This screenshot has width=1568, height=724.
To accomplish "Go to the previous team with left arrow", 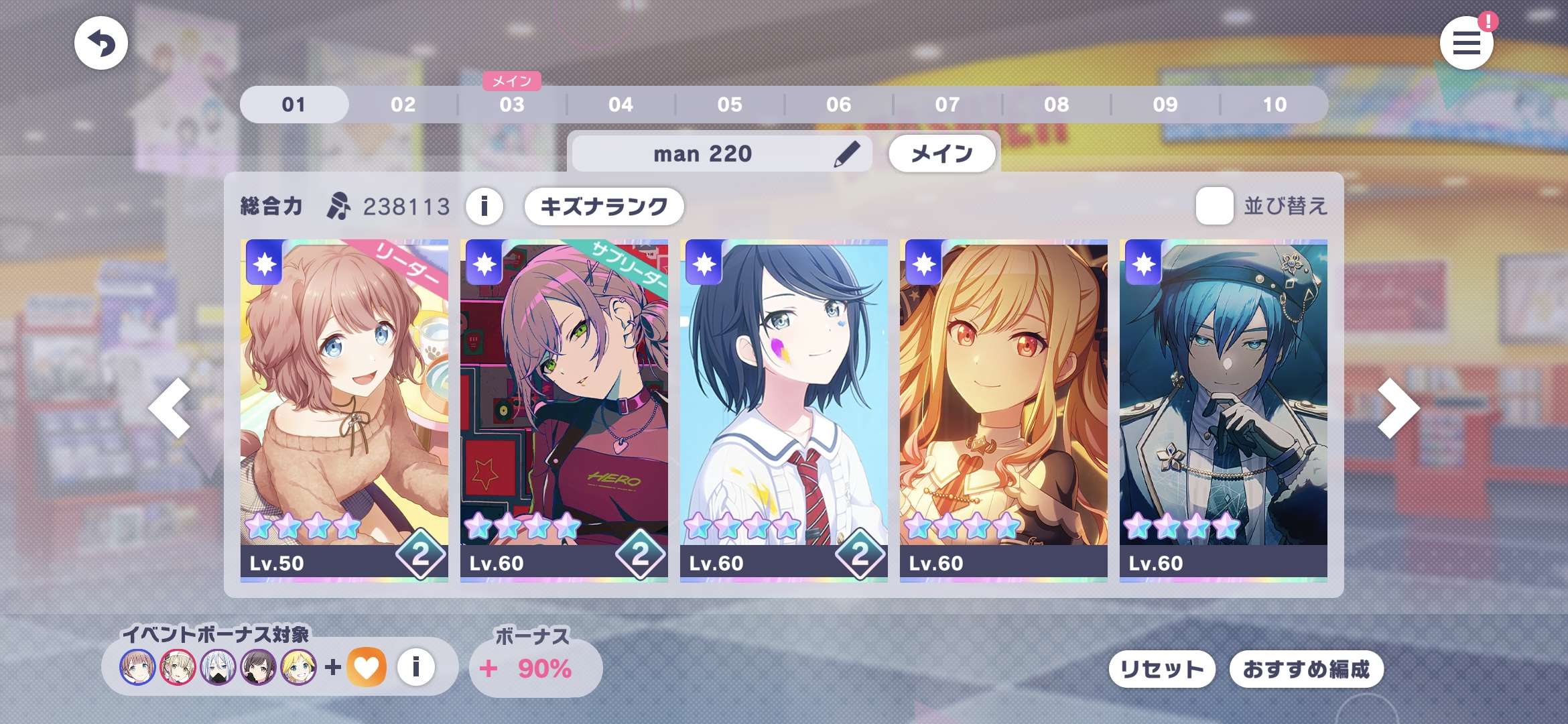I will (170, 408).
